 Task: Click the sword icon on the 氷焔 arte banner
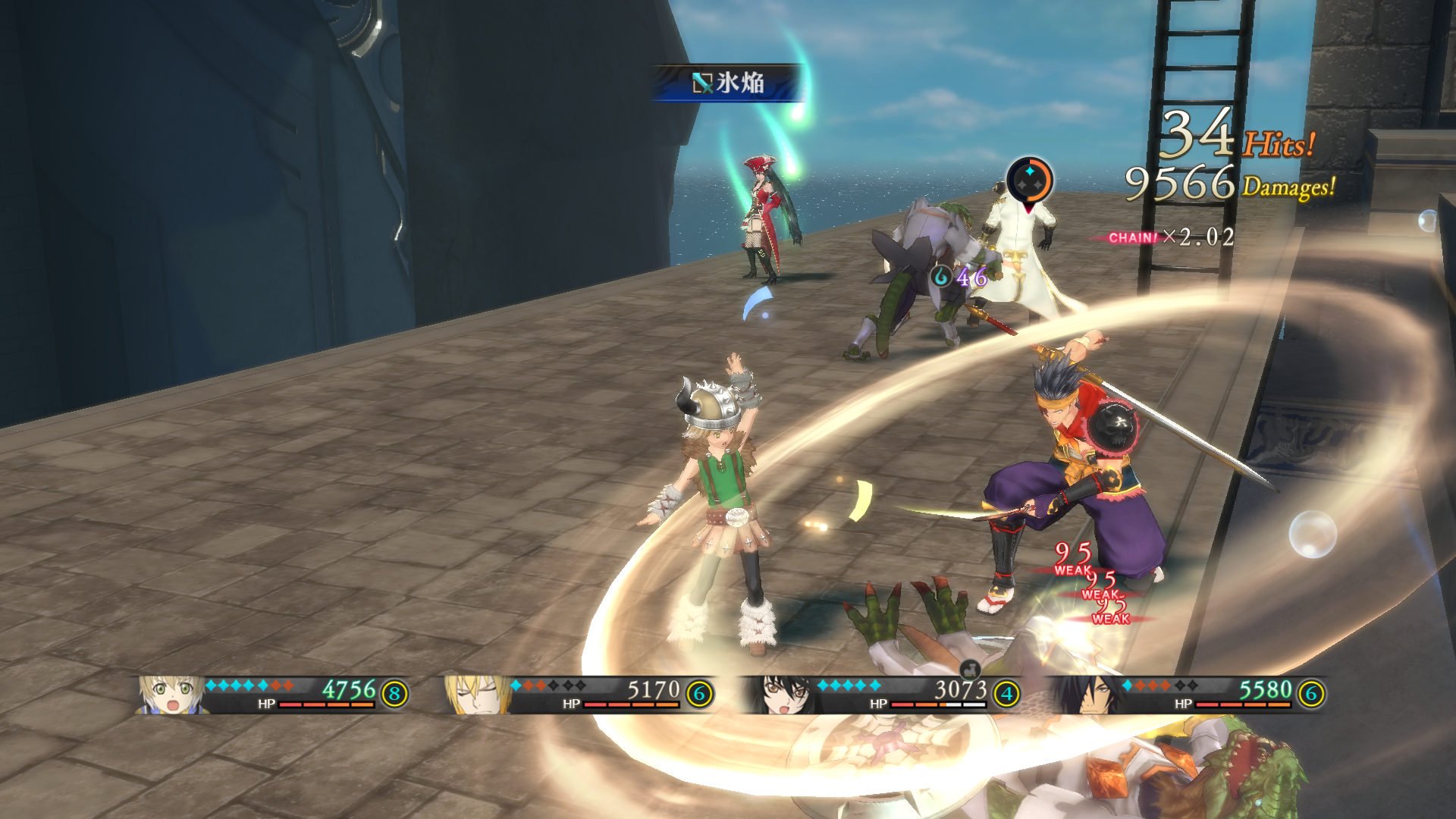coord(701,83)
